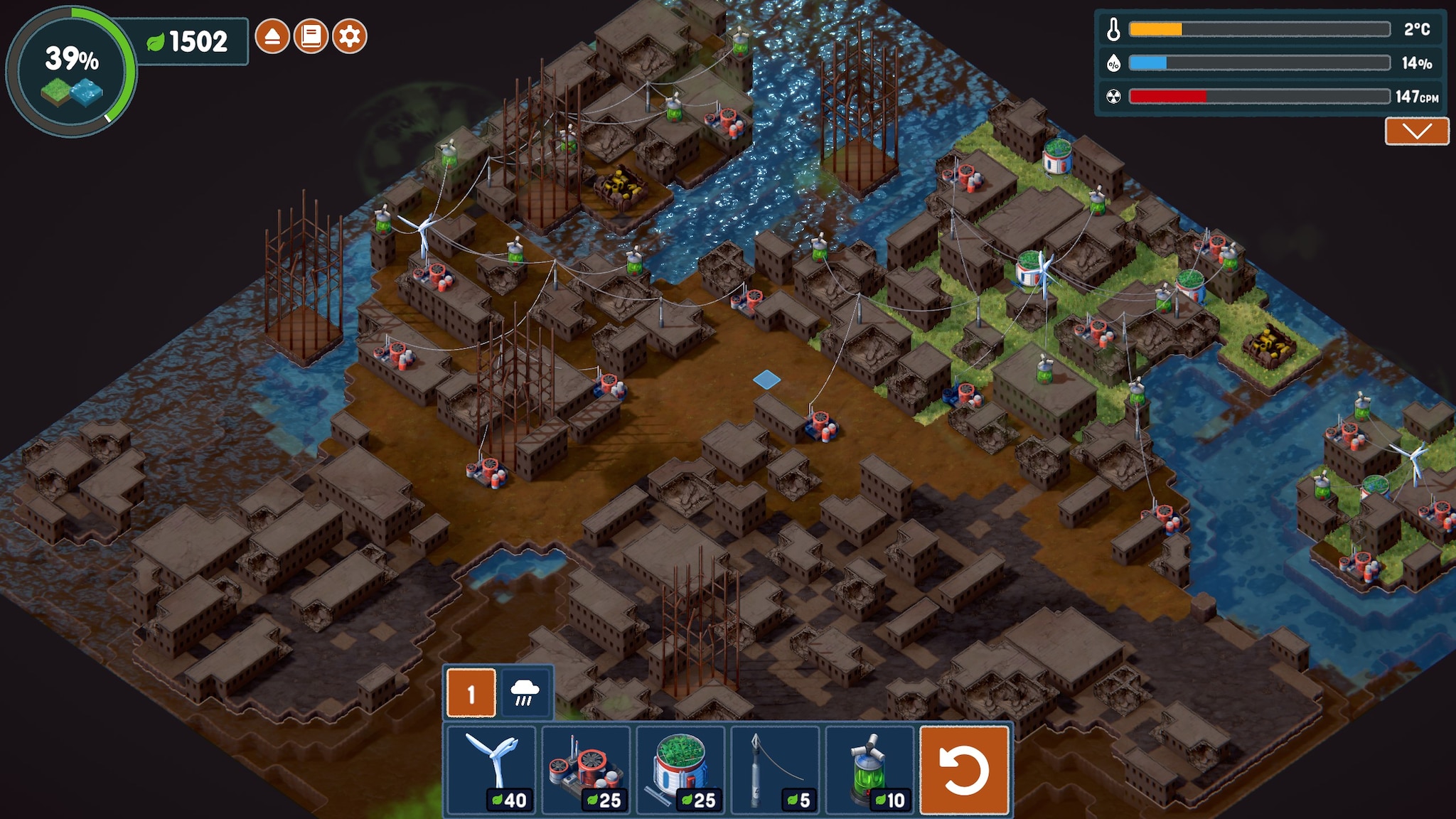Image resolution: width=1456 pixels, height=819 pixels.
Task: Switch to building category tab 1
Action: (x=471, y=693)
